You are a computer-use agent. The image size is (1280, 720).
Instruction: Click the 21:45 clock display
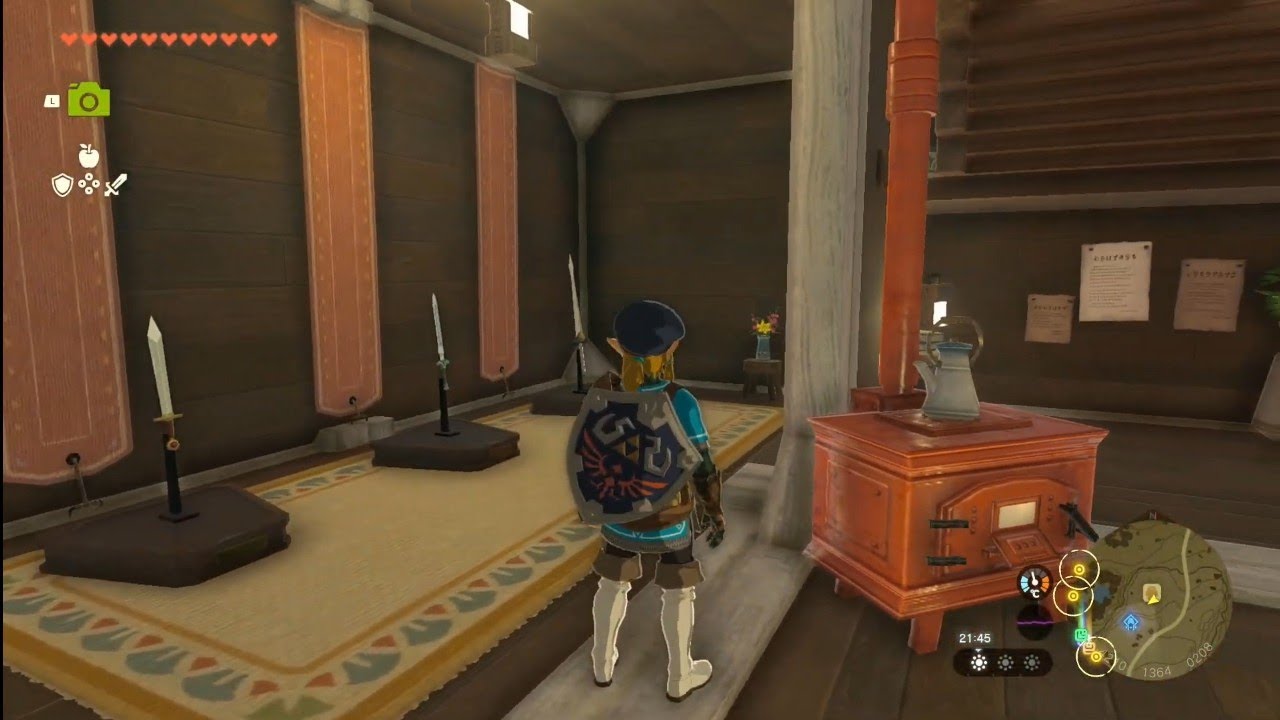[x=975, y=638]
